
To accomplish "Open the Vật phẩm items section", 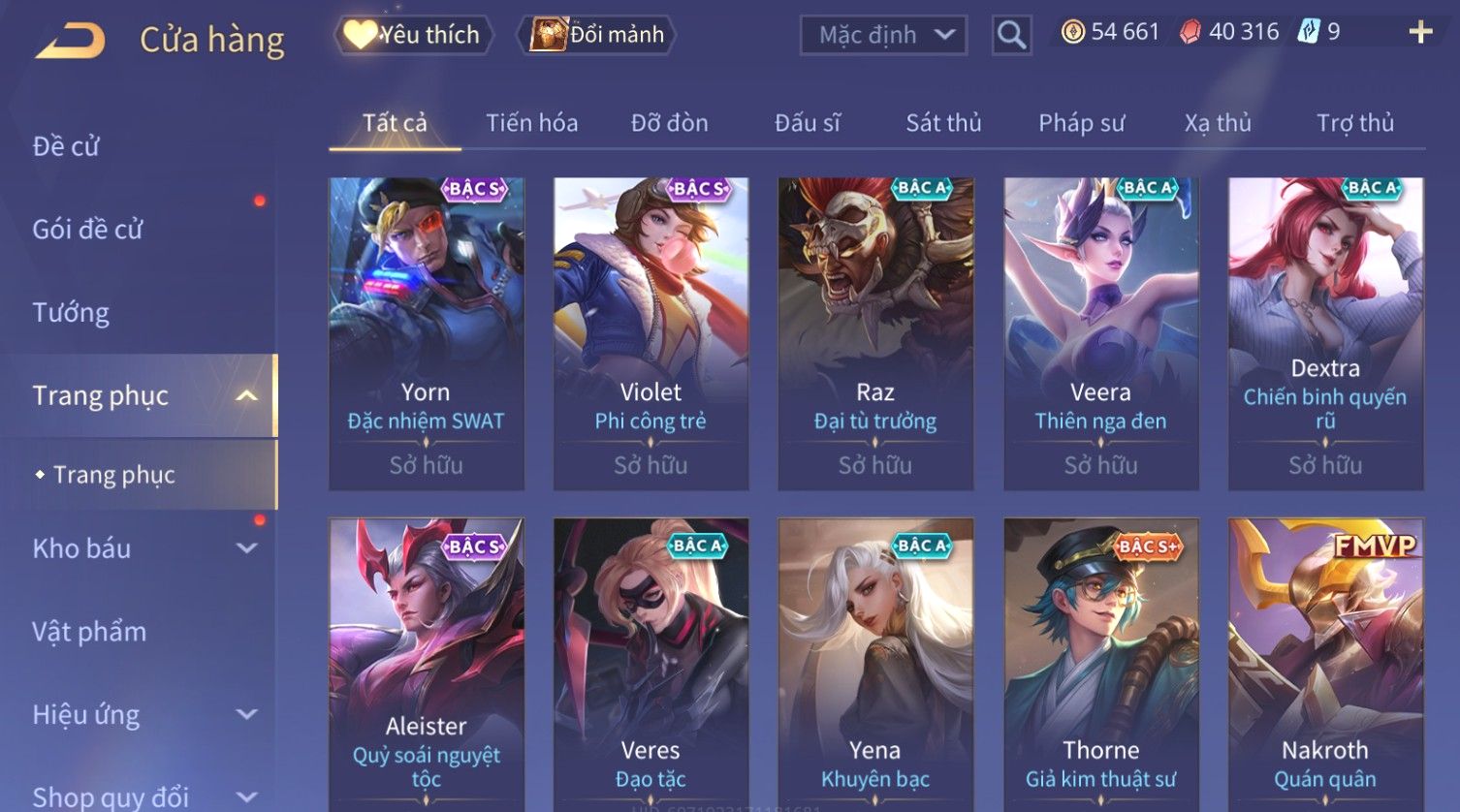I will 89,632.
